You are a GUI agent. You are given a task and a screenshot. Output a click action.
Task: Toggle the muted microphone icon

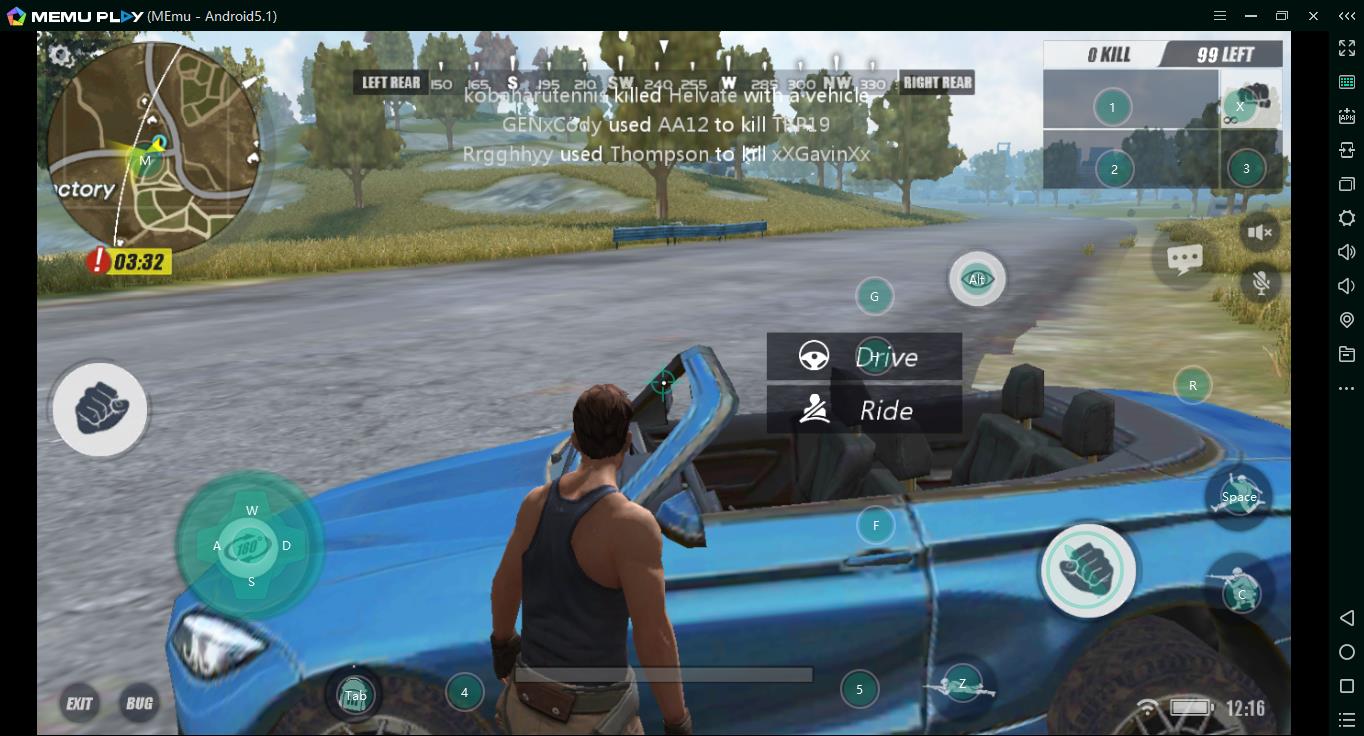point(1261,283)
